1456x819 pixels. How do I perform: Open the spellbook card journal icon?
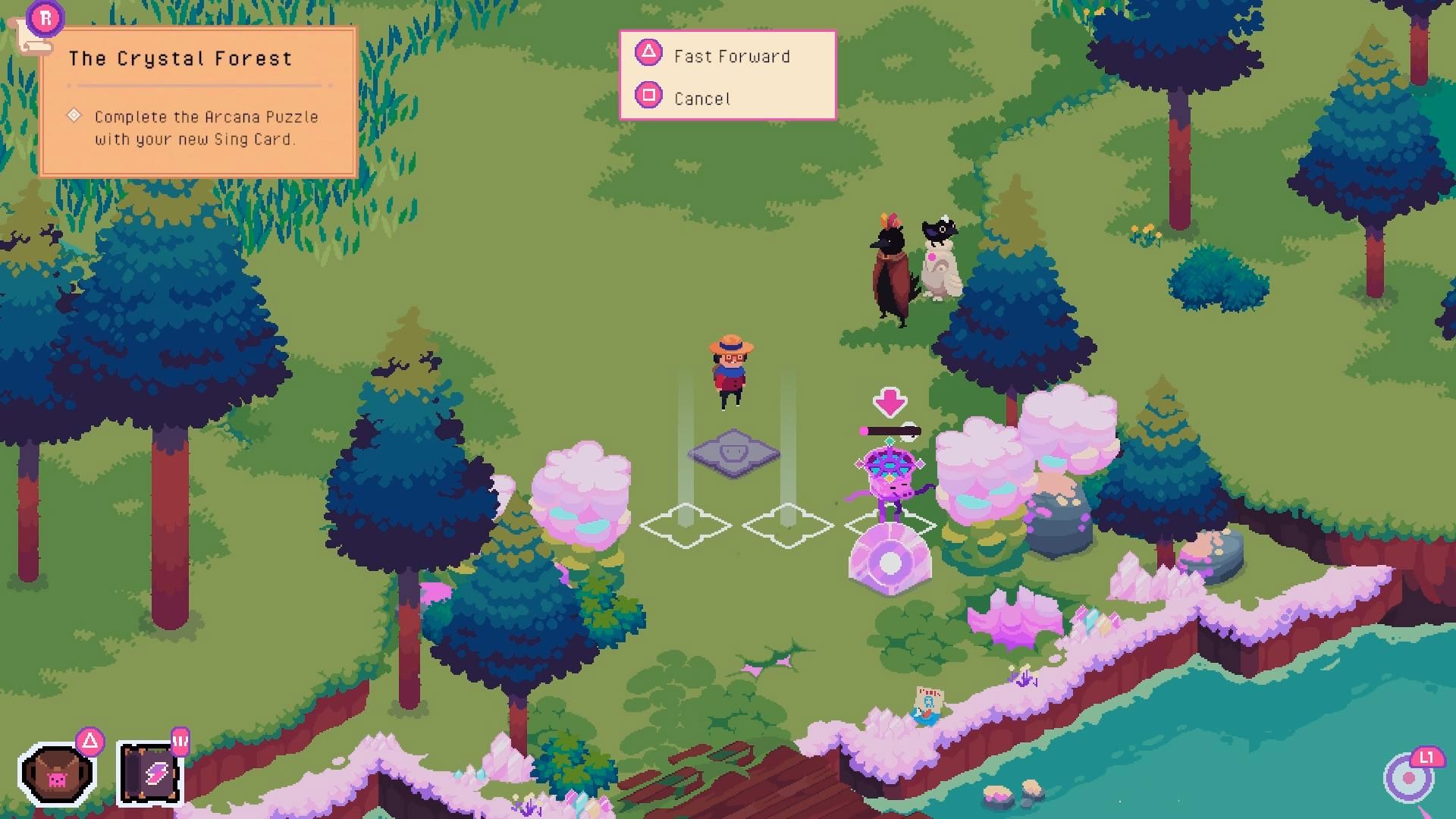[x=150, y=774]
